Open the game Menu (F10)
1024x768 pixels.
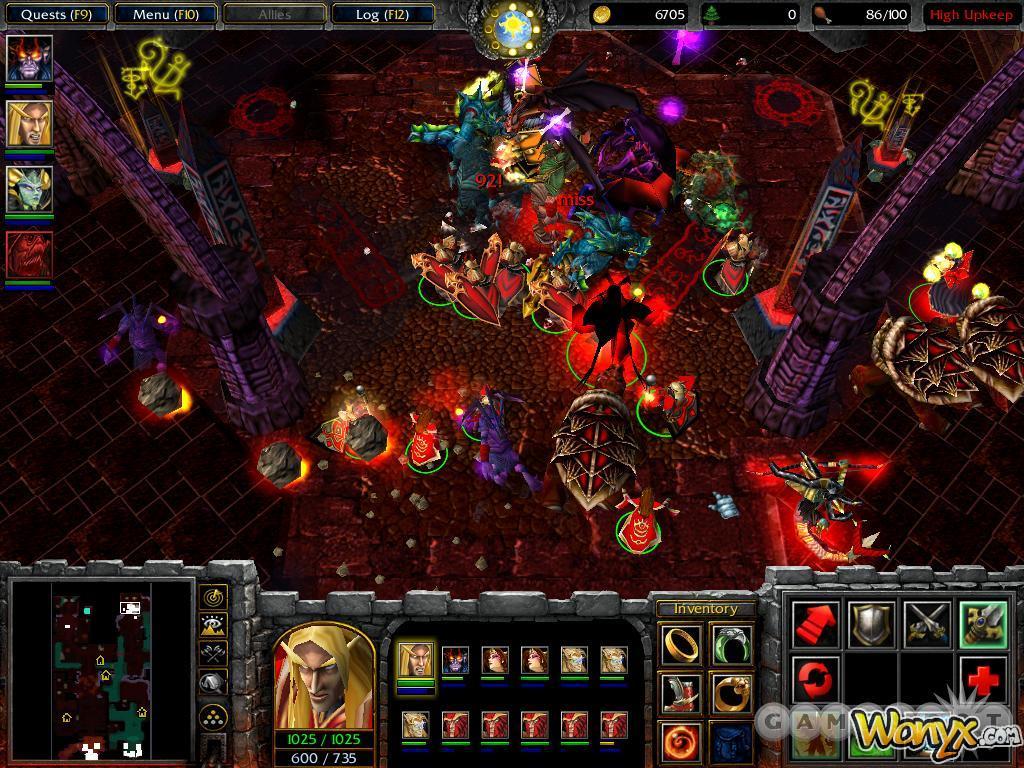[165, 14]
